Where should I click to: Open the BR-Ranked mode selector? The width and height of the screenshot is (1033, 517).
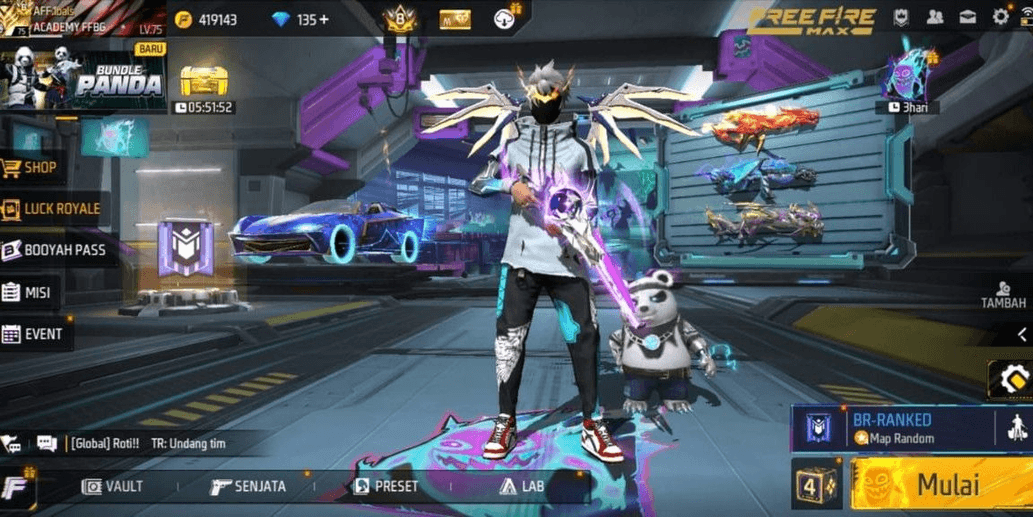tap(895, 428)
